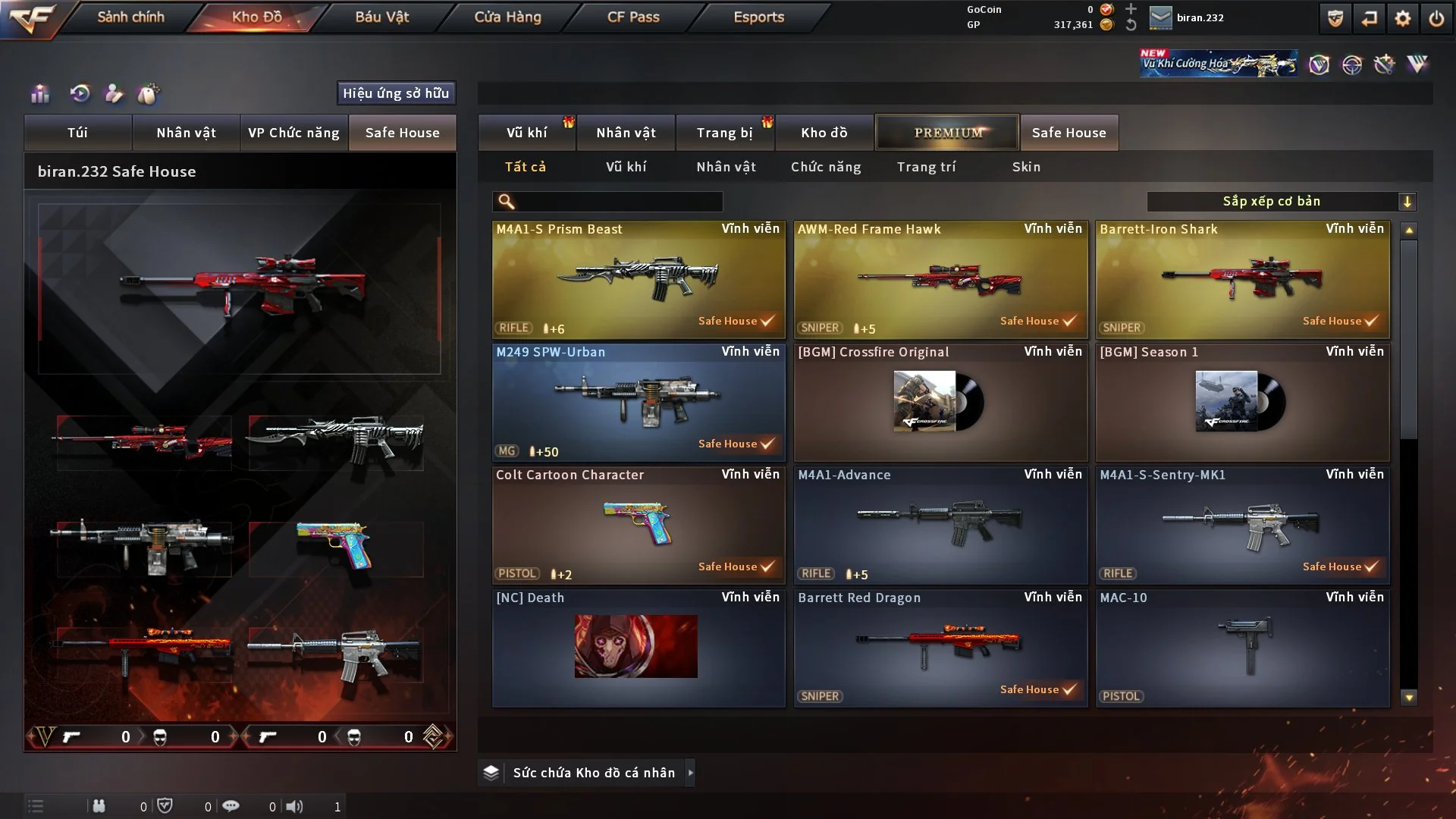
Task: Go to the Cửa Hàng shop
Action: pyautogui.click(x=507, y=17)
